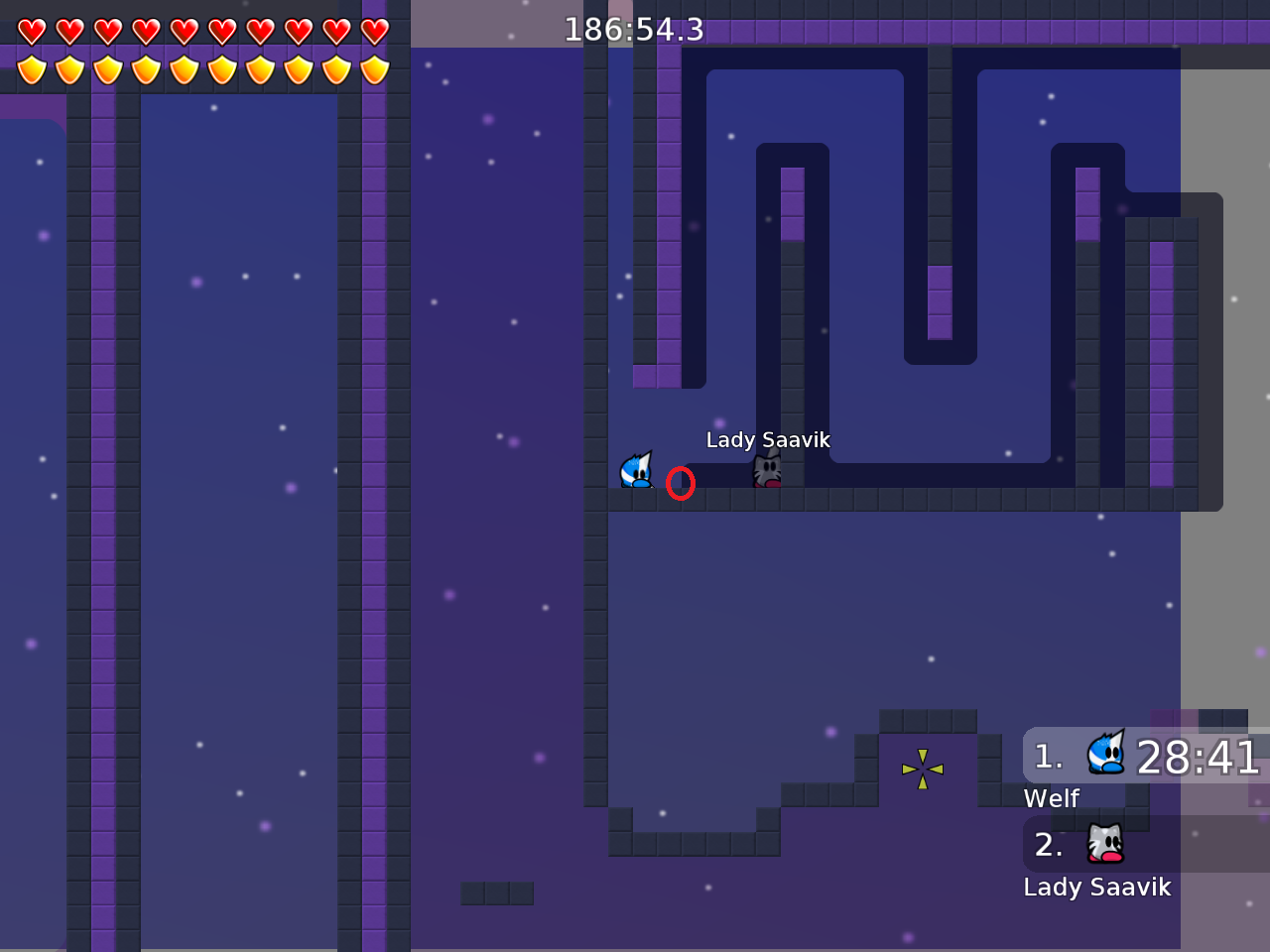The image size is (1270, 952).
Task: Select Welf's first-place score row
Action: [1146, 757]
